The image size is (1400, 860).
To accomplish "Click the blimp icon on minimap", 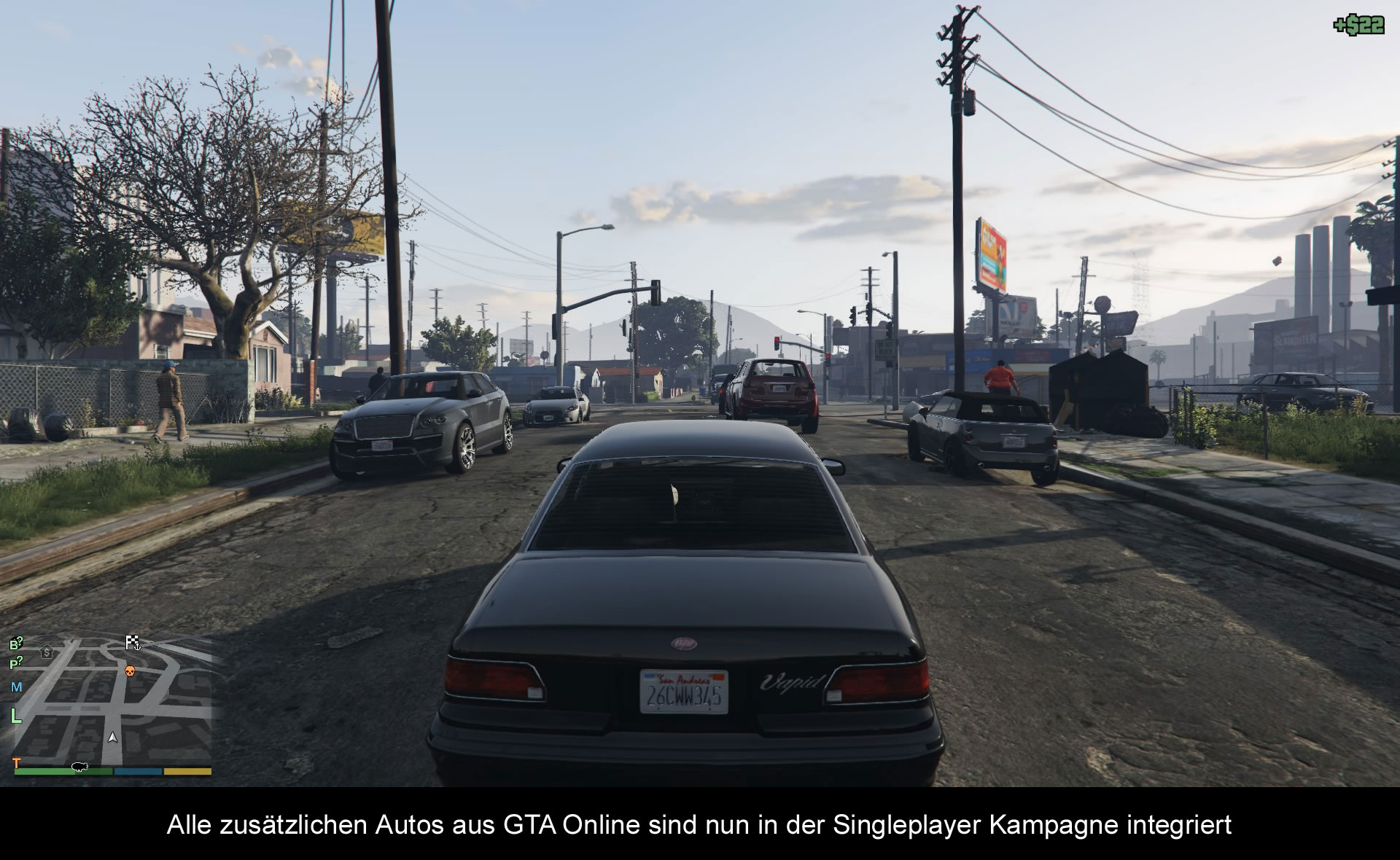I will [x=79, y=767].
